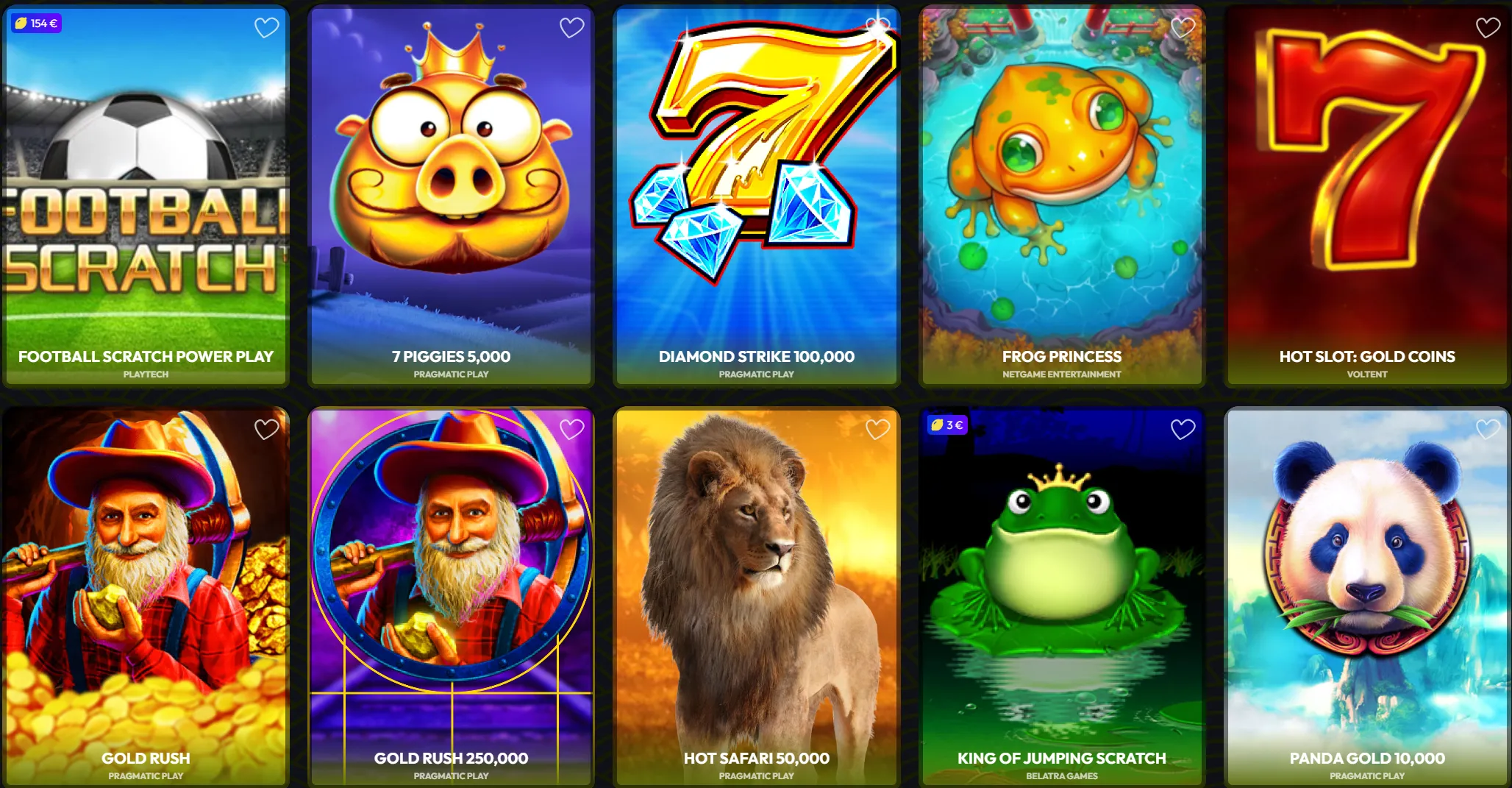This screenshot has height=788, width=1512.
Task: Favorite Hot Slot: Gold Coins
Action: tap(1486, 27)
